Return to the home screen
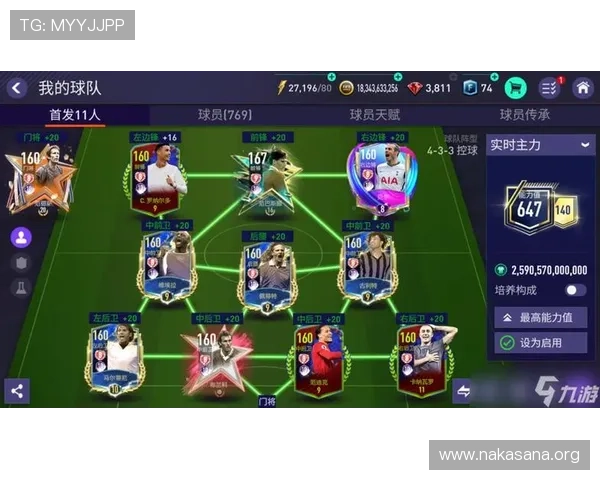 (x=582, y=88)
